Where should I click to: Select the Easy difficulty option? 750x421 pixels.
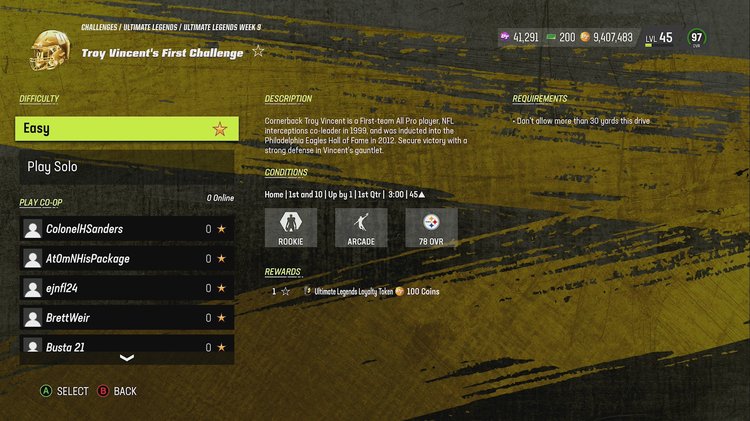[x=127, y=128]
